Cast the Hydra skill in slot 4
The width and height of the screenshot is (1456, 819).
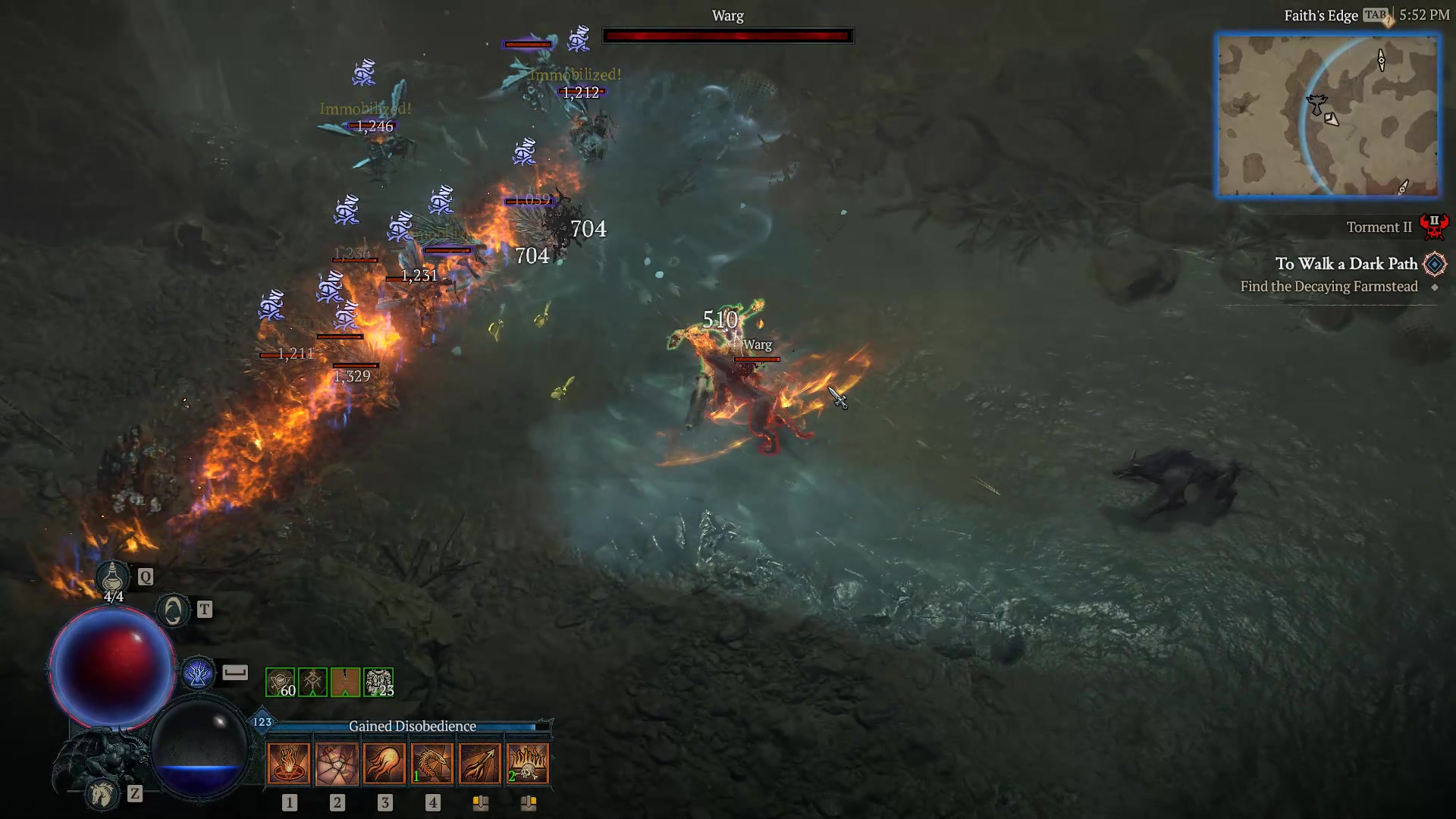[x=434, y=762]
